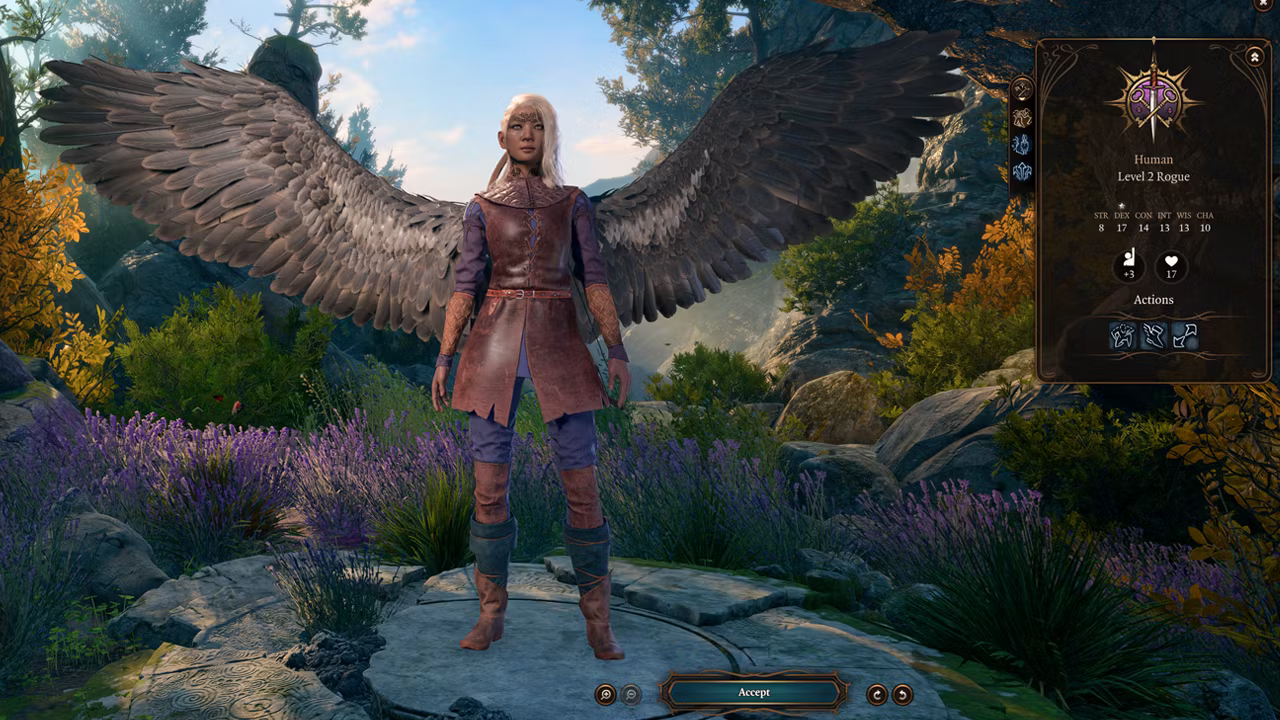1280x720 pixels.
Task: Inspect the +3 proficiency bonus badge
Action: point(1129,267)
